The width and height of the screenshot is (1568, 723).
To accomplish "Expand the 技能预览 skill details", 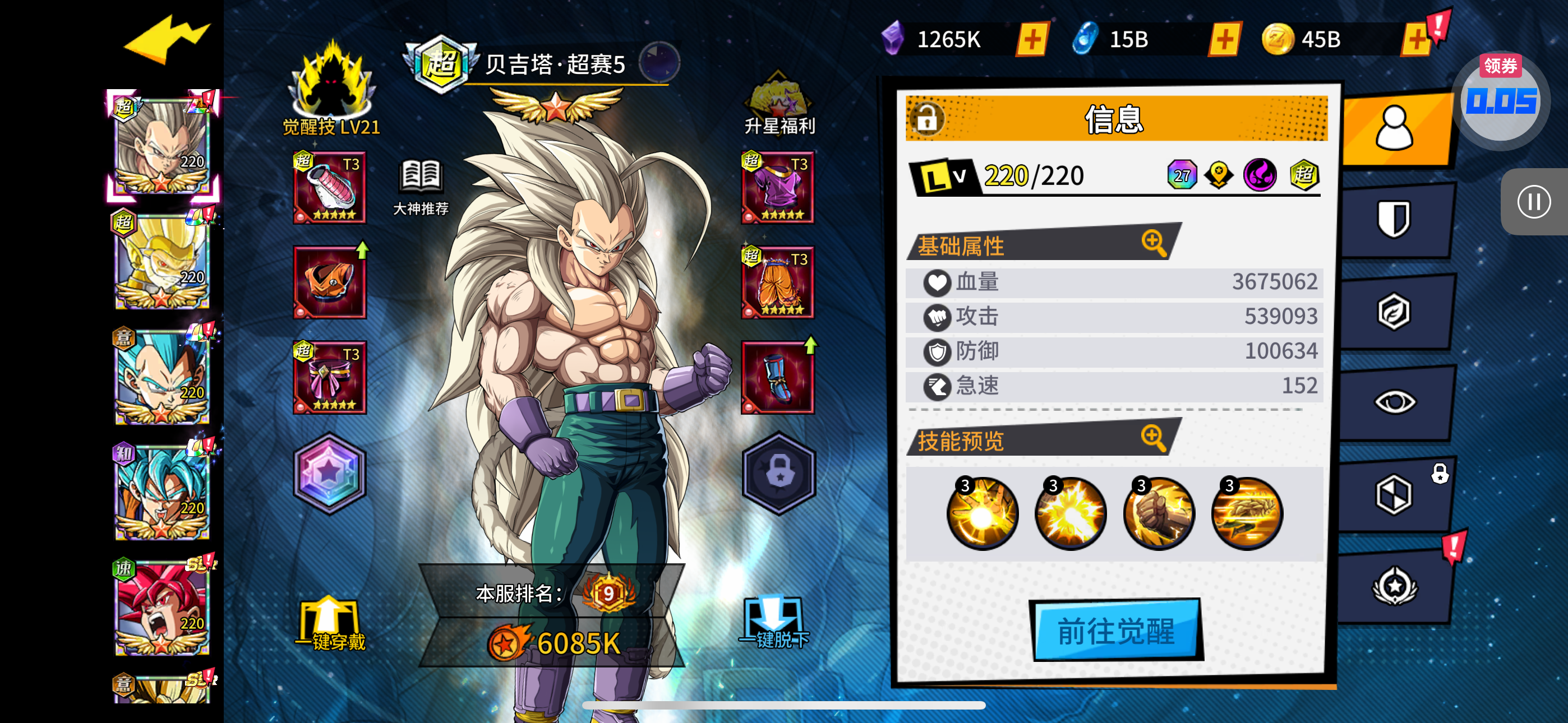I will click(x=1154, y=438).
